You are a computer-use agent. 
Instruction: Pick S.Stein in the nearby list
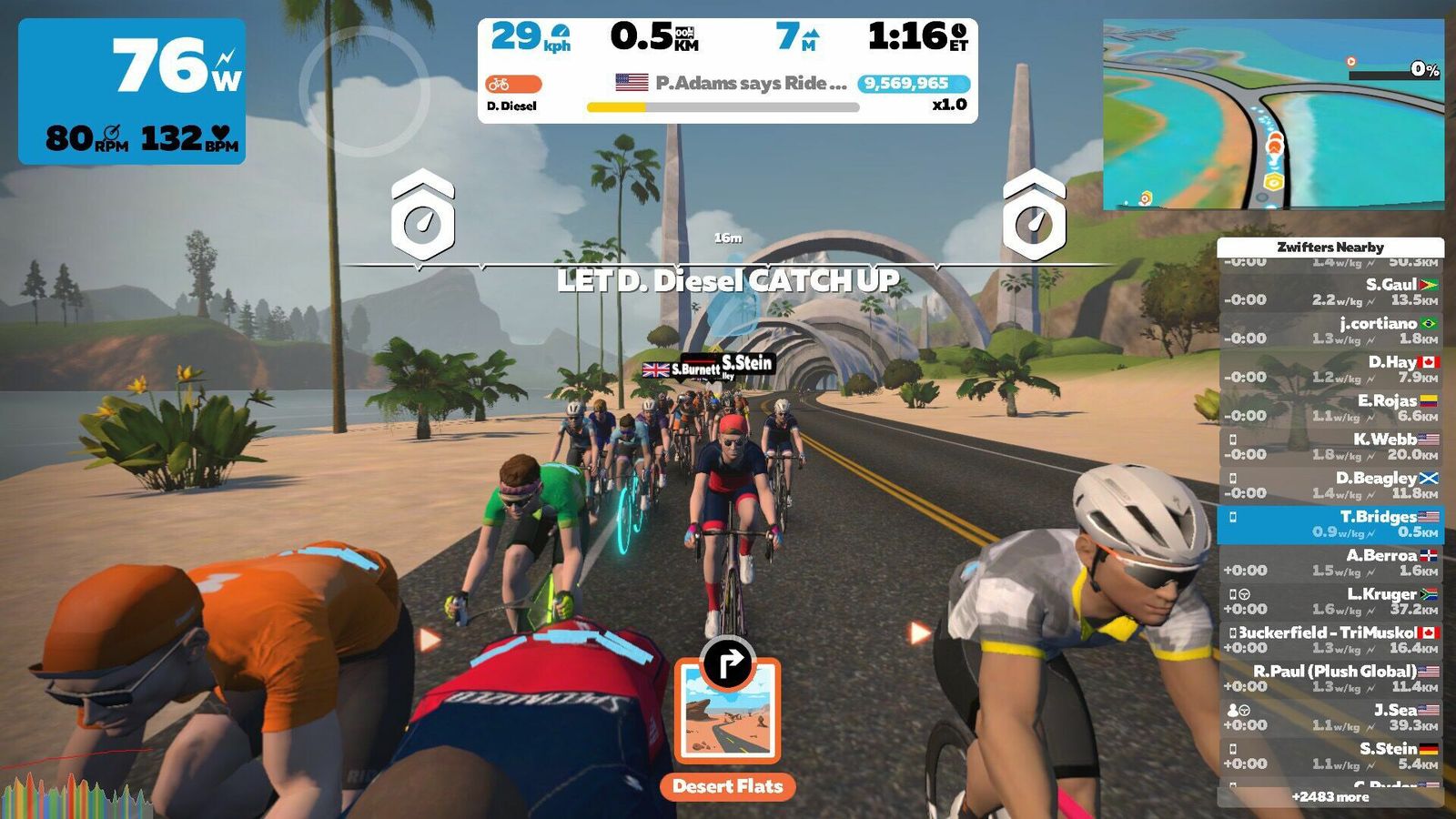point(1330,755)
